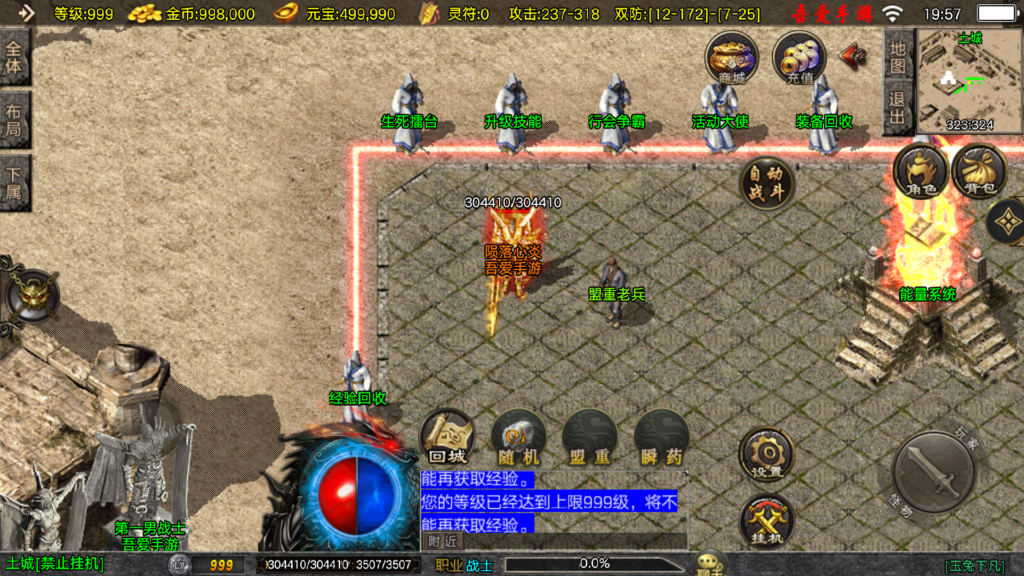
Task: Activate the 随机 random teleport
Action: [518, 437]
